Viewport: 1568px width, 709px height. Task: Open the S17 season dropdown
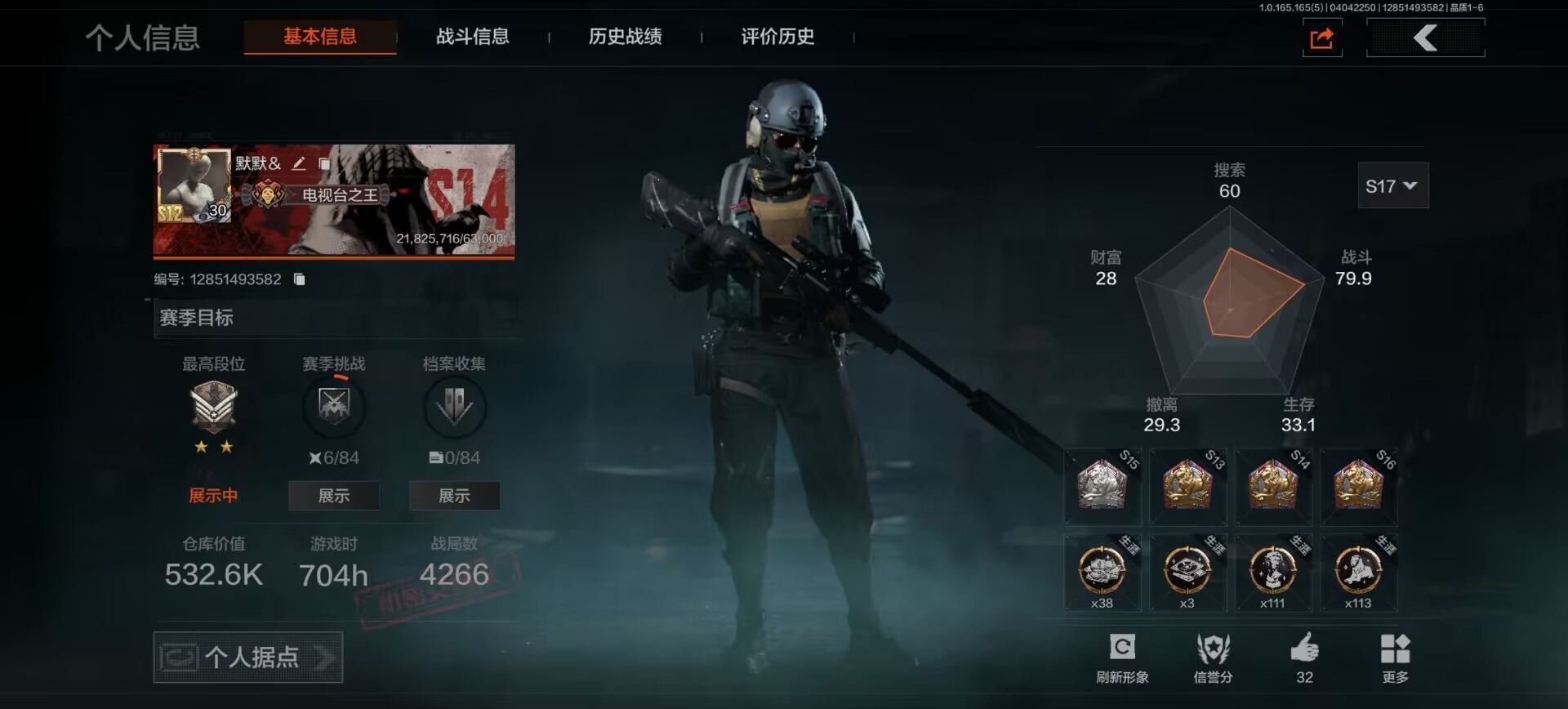[1392, 186]
